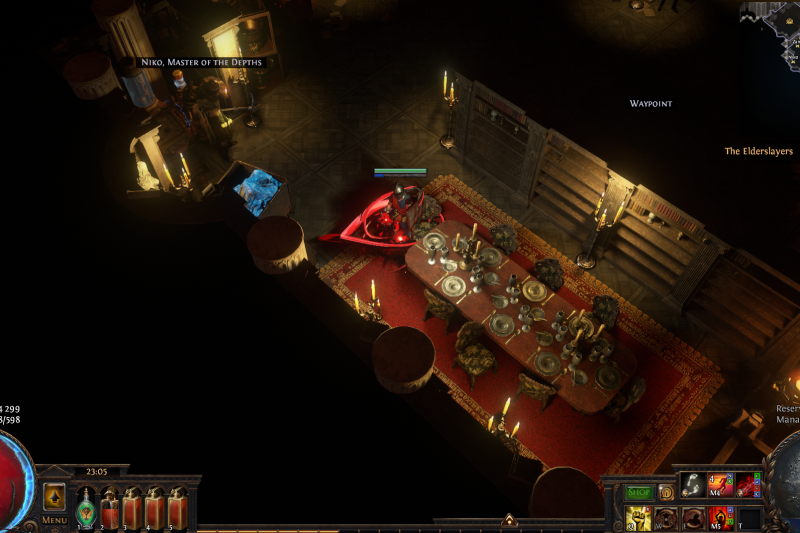The height and width of the screenshot is (533, 800).
Task: Activate the footprints movement skill icon
Action: (692, 486)
